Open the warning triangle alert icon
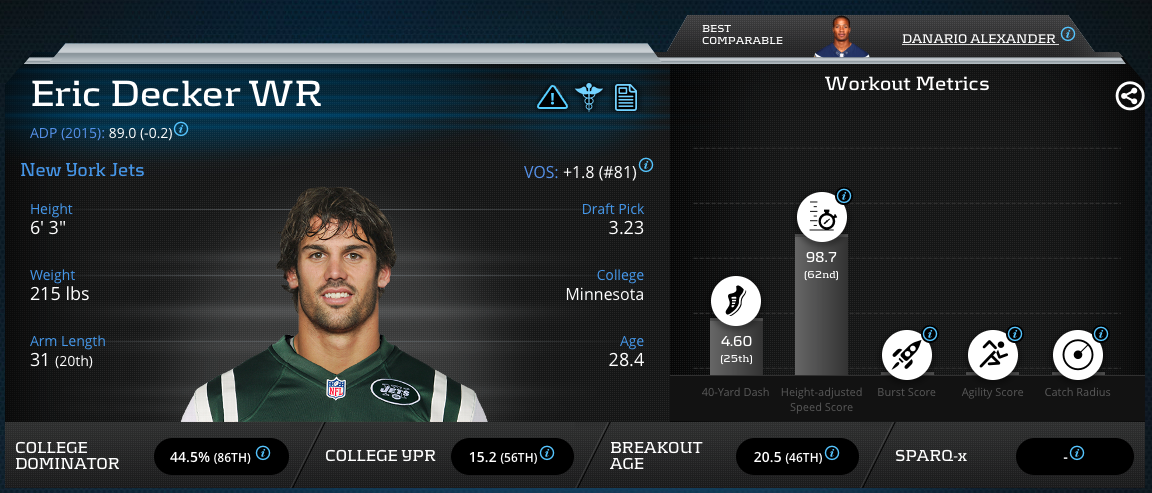1152x493 pixels. click(x=552, y=97)
